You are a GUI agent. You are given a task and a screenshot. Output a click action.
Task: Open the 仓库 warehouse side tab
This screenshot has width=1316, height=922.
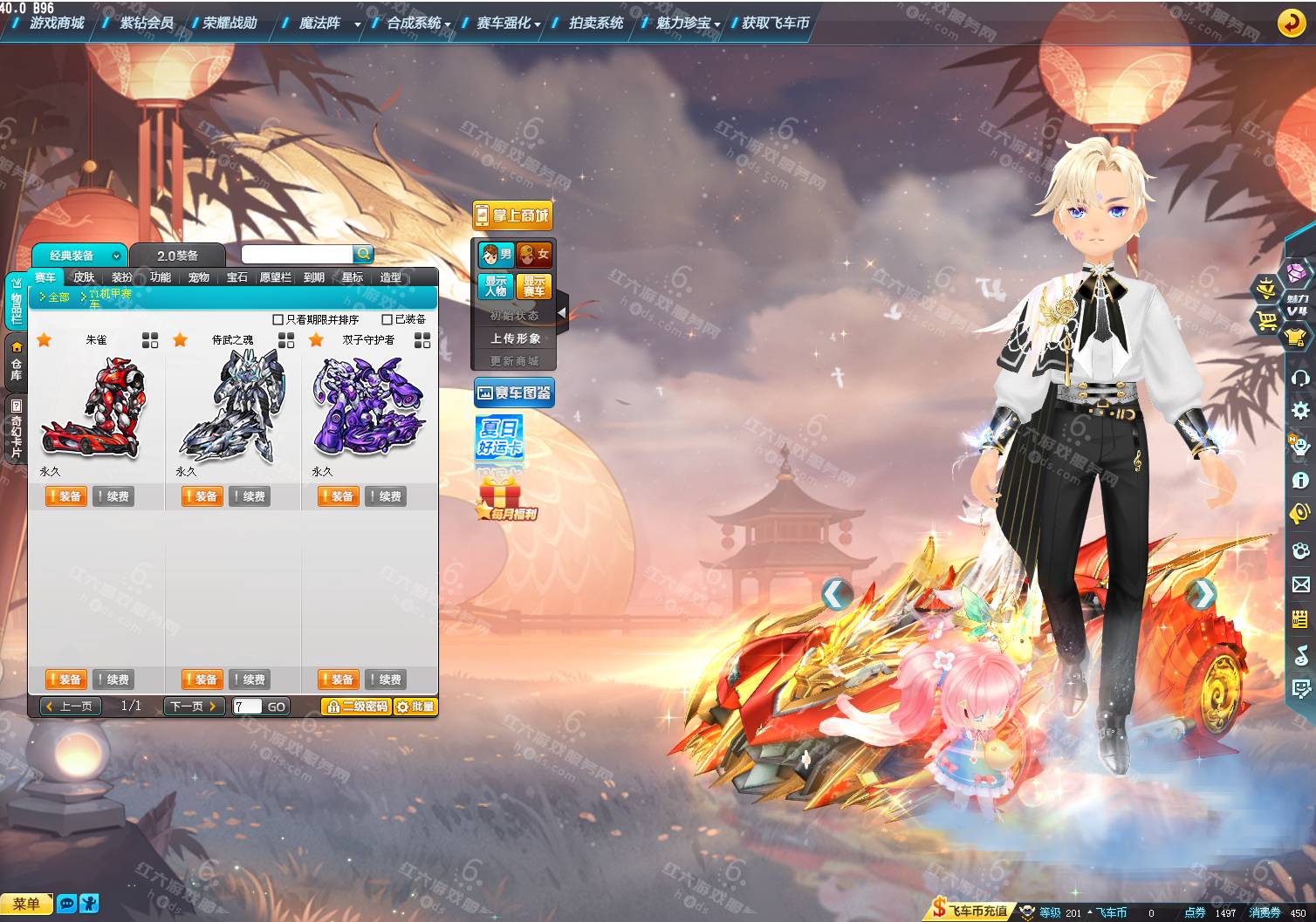click(x=16, y=361)
